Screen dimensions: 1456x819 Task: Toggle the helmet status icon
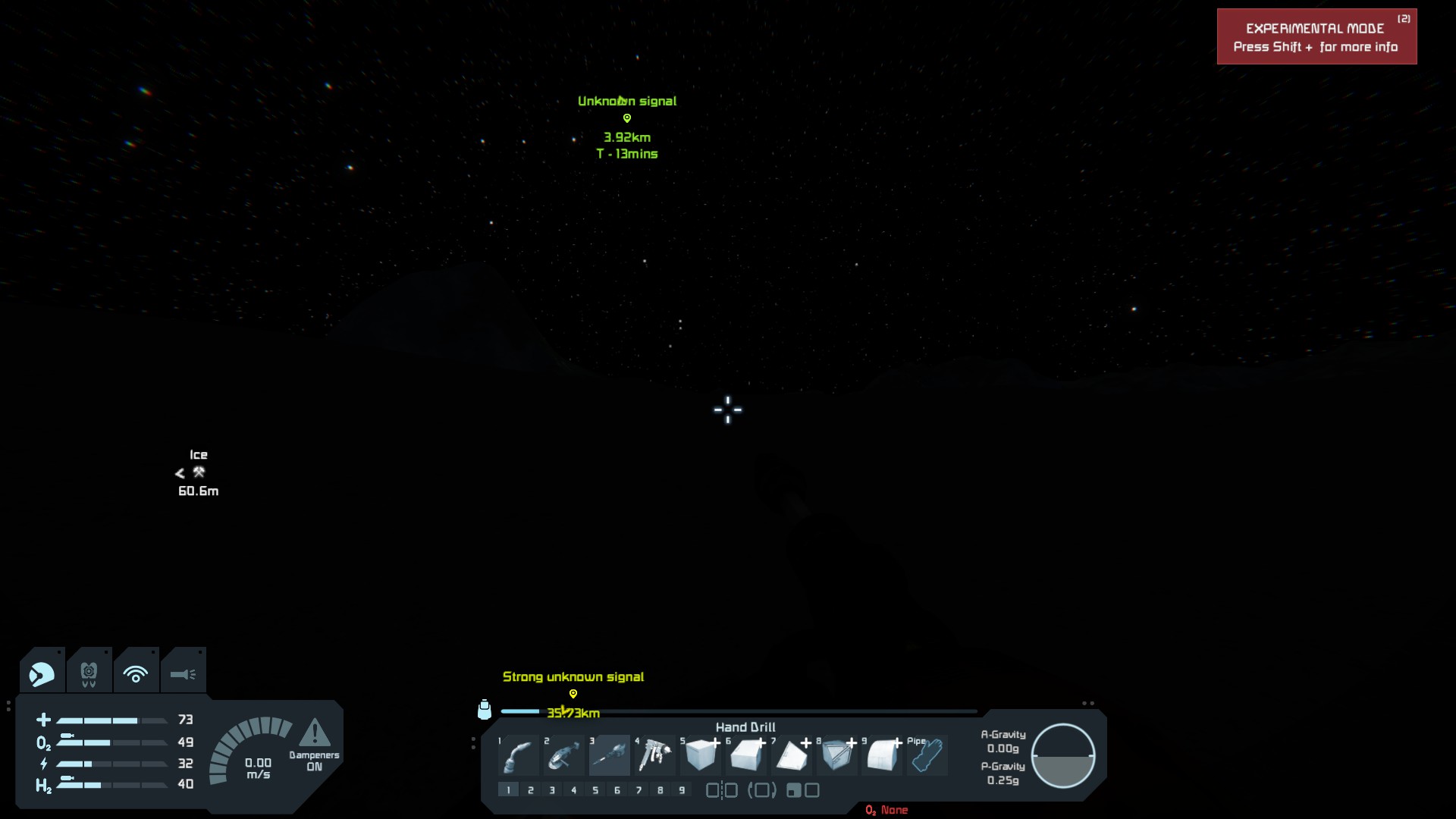(x=42, y=673)
